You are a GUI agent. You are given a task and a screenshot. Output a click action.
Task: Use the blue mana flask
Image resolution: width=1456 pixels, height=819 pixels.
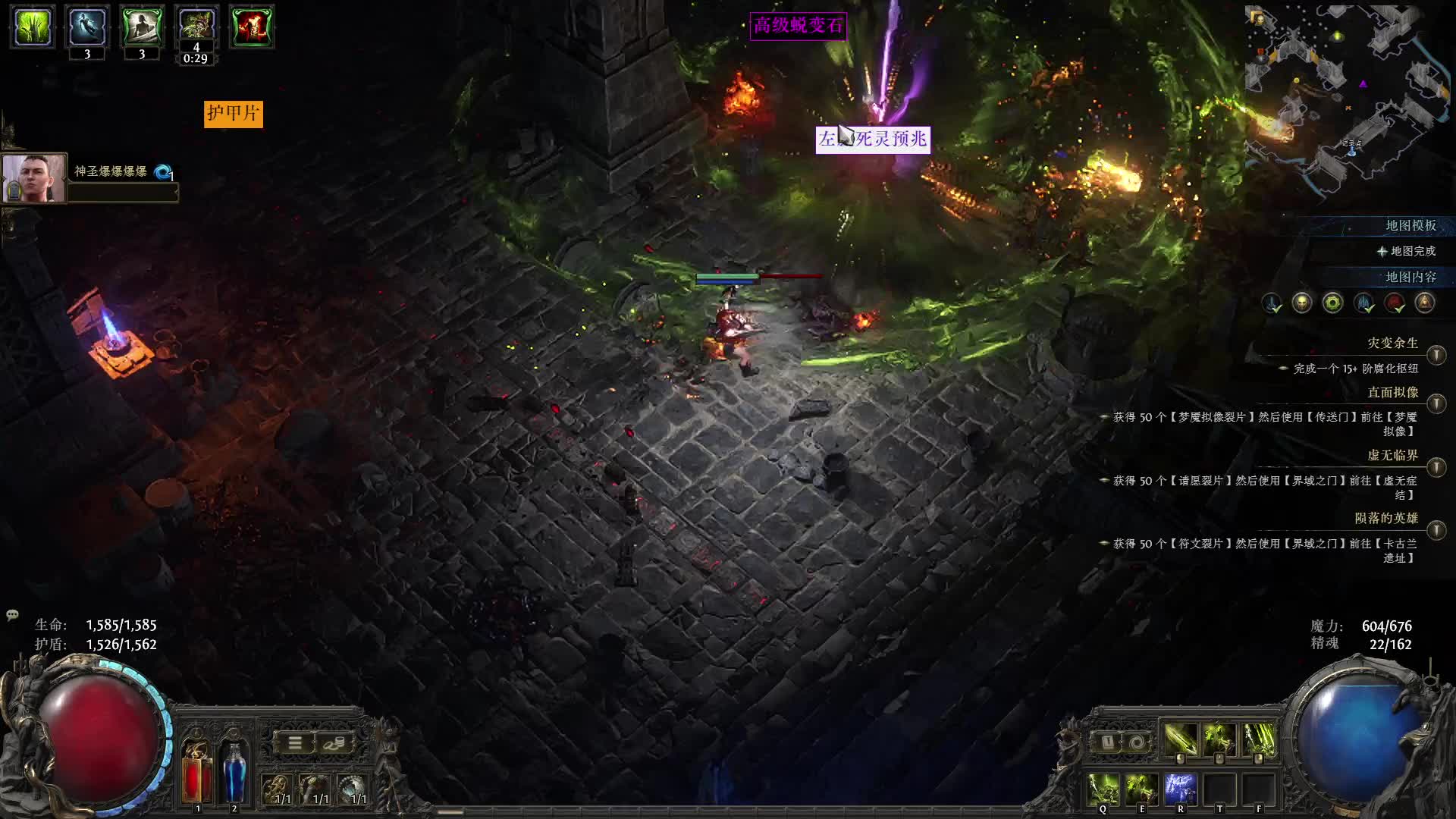tap(234, 772)
